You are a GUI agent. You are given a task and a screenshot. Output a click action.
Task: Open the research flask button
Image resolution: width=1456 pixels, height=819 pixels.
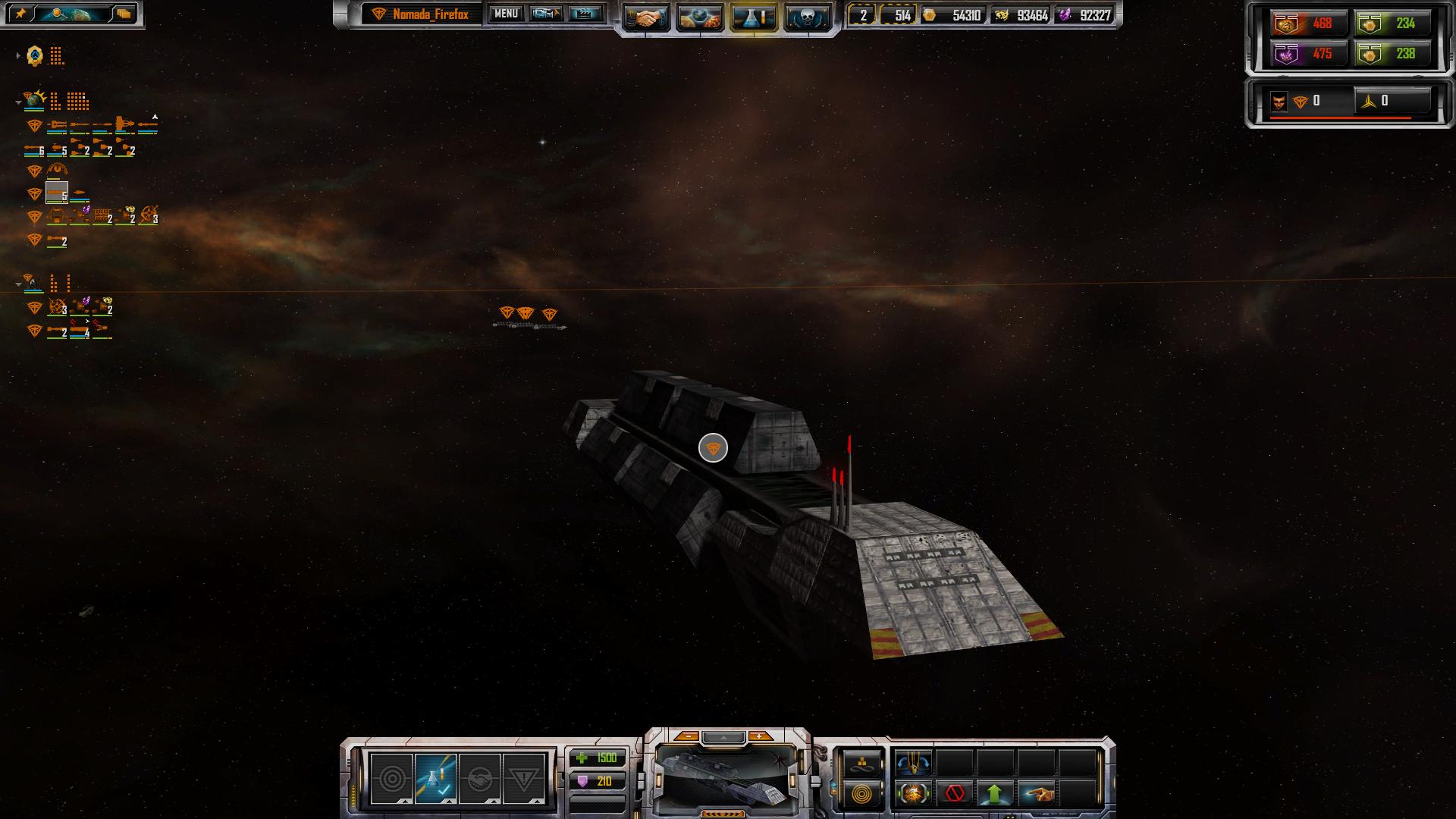click(x=752, y=17)
